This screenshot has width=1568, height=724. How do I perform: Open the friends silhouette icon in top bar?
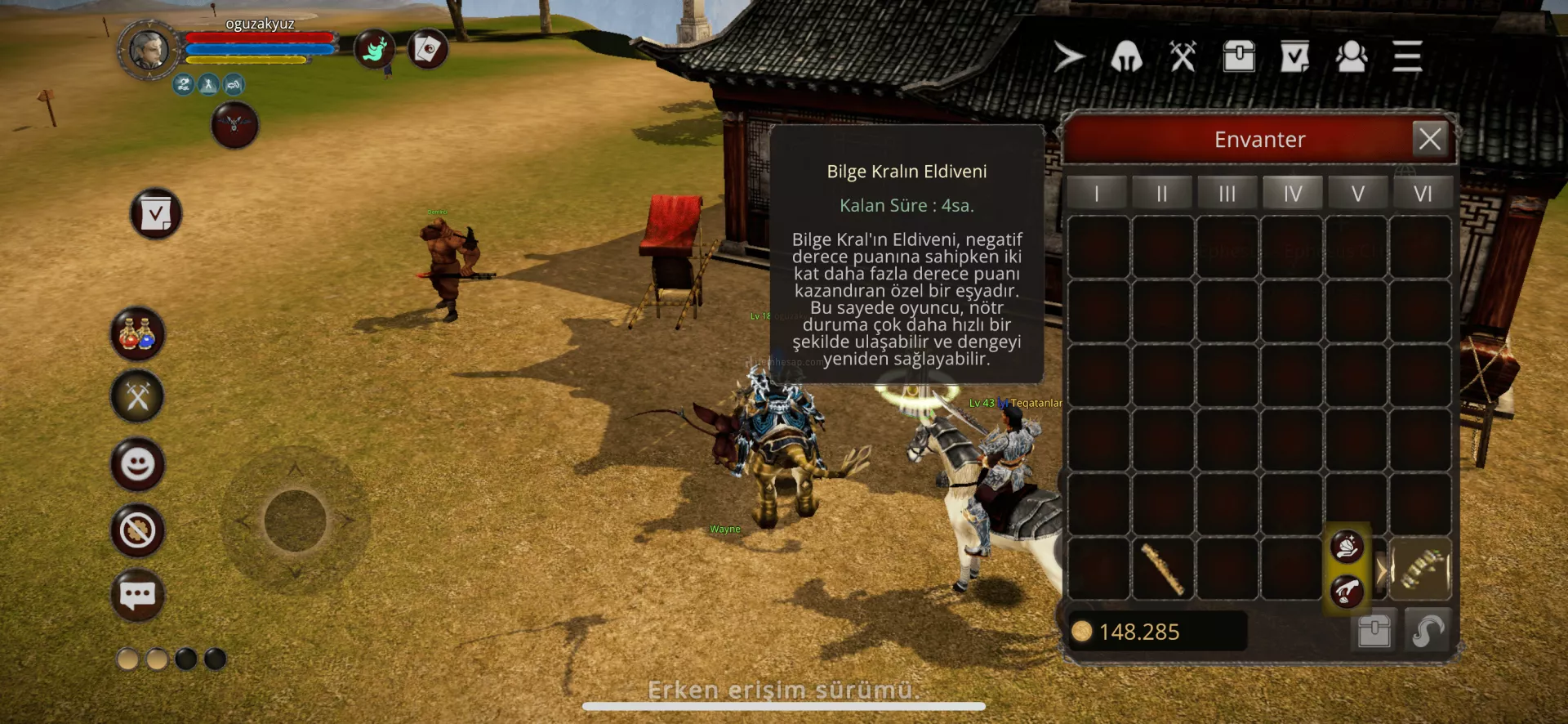pos(1352,57)
